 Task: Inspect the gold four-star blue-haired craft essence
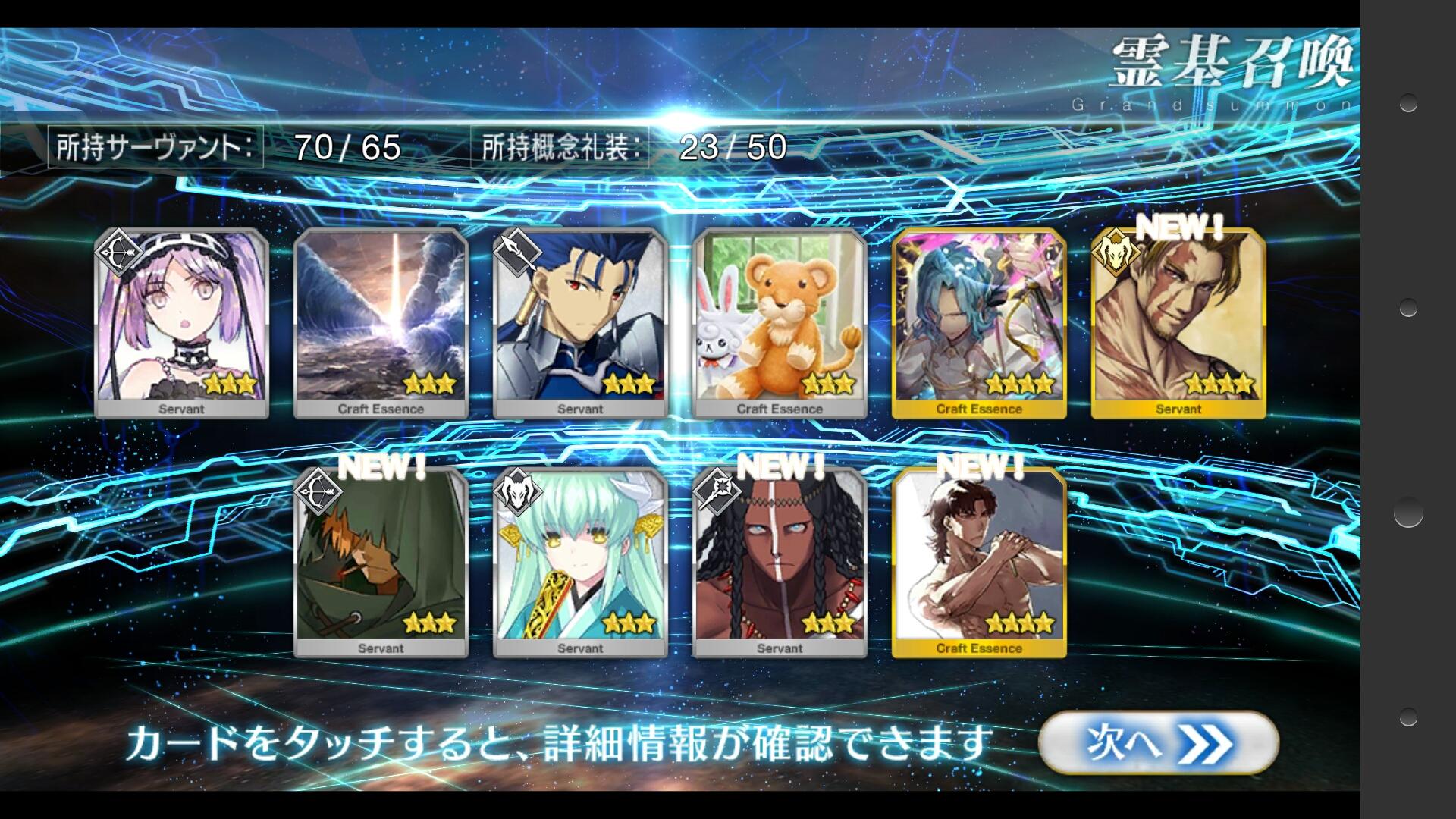point(979,322)
